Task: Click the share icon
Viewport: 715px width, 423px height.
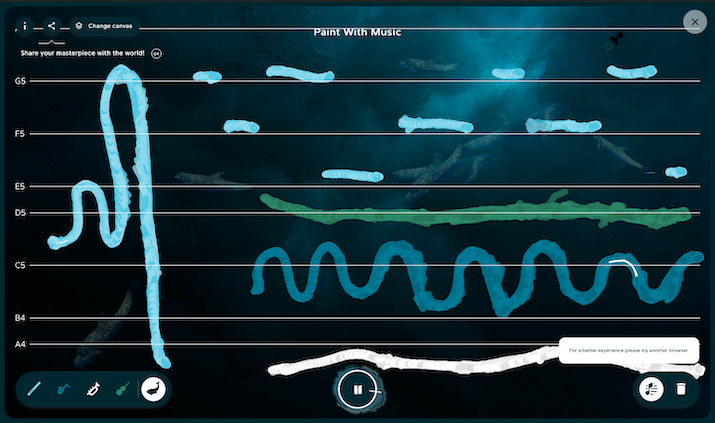Action: 52,25
